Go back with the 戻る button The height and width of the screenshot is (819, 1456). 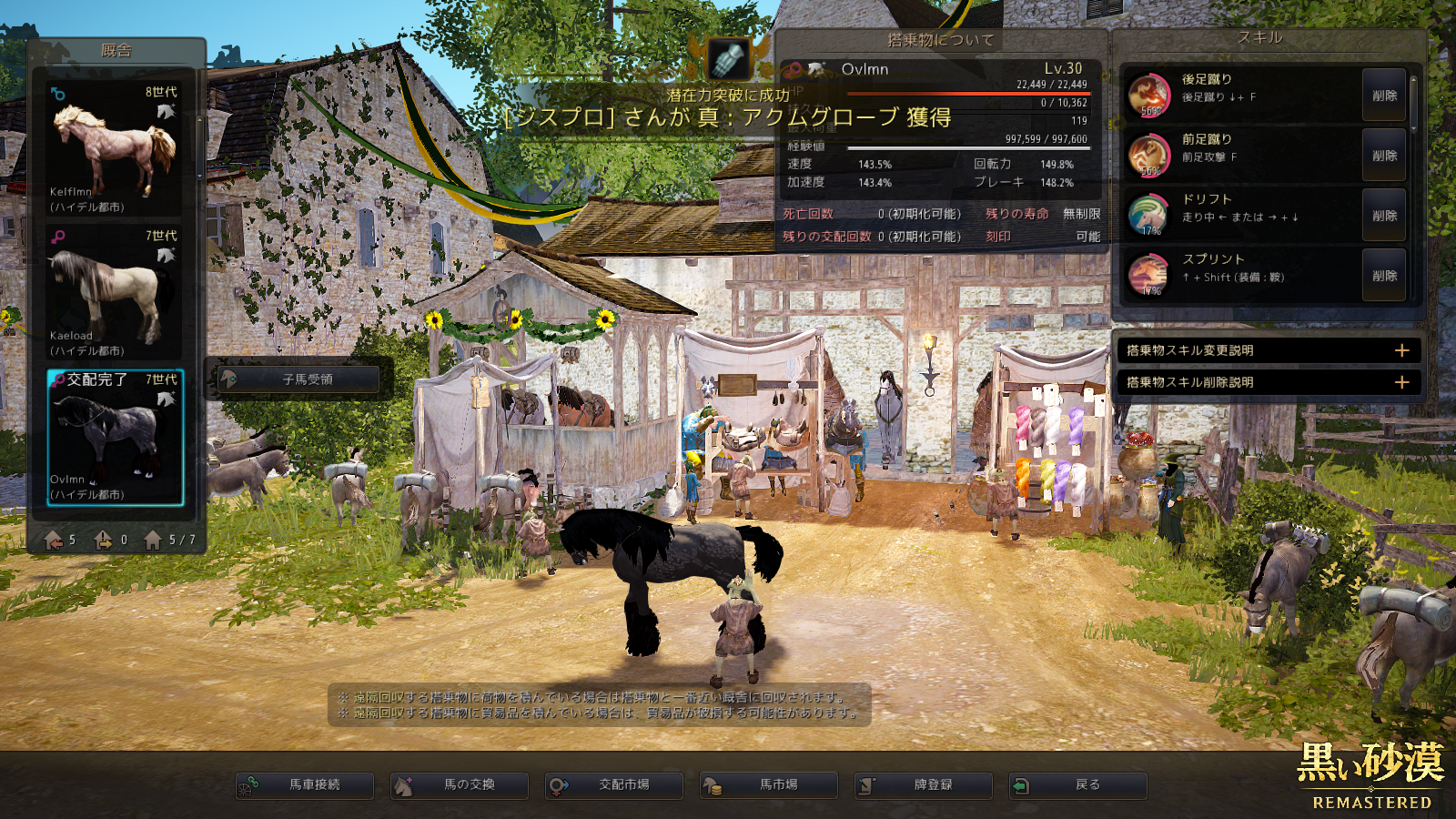click(x=1078, y=784)
